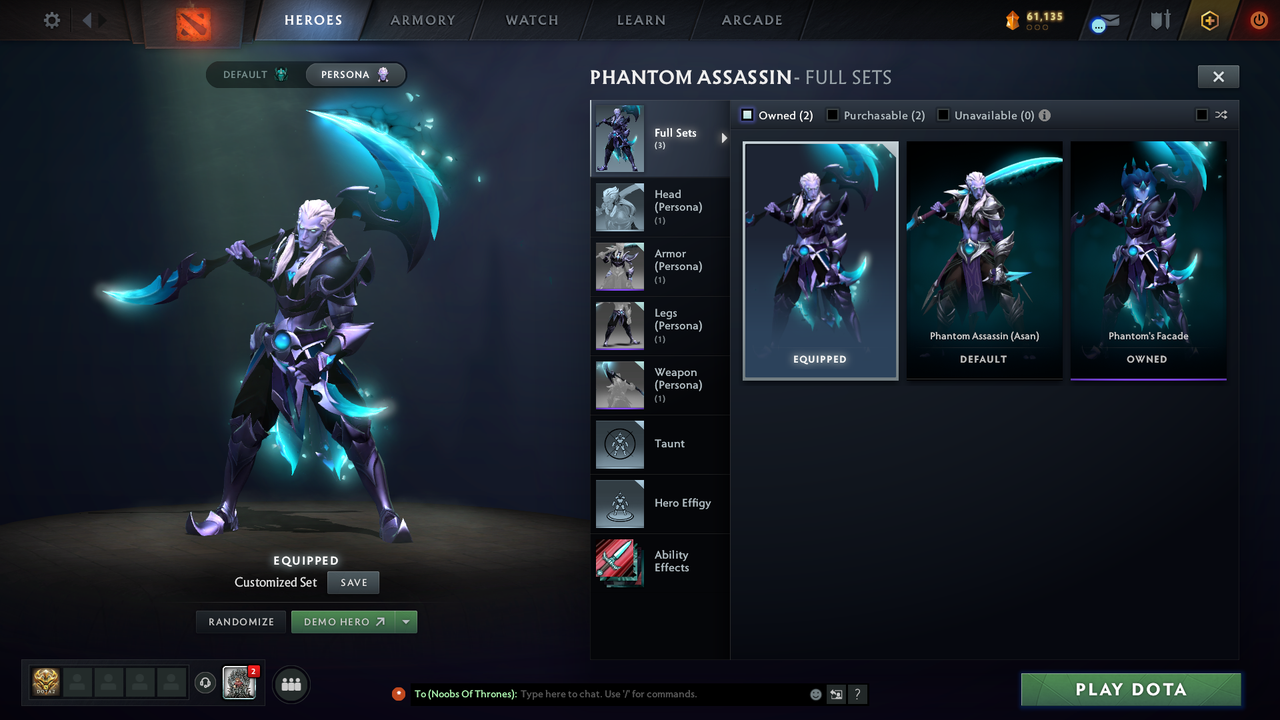
Task: Open the emoticon picker in the chat bar
Action: pos(814,693)
